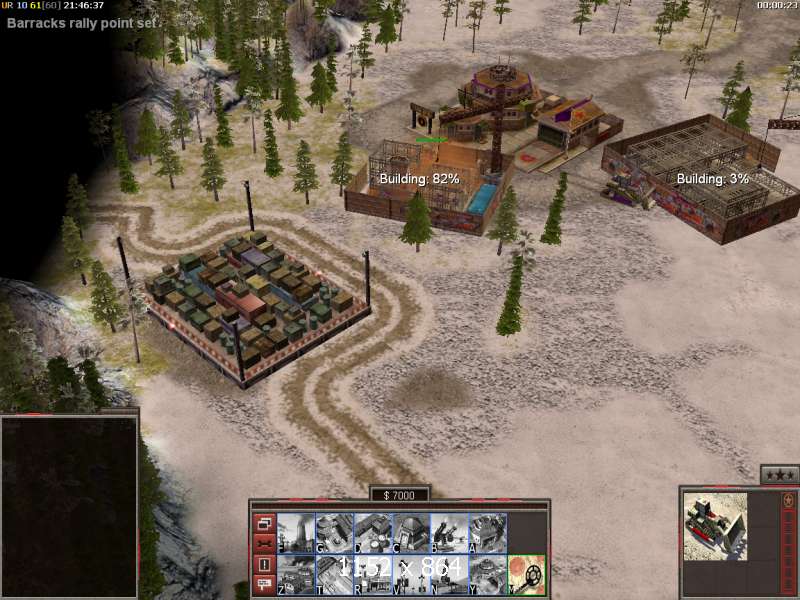
Task: Build the twin-barrel gun structure labeled B
Action: [449, 533]
